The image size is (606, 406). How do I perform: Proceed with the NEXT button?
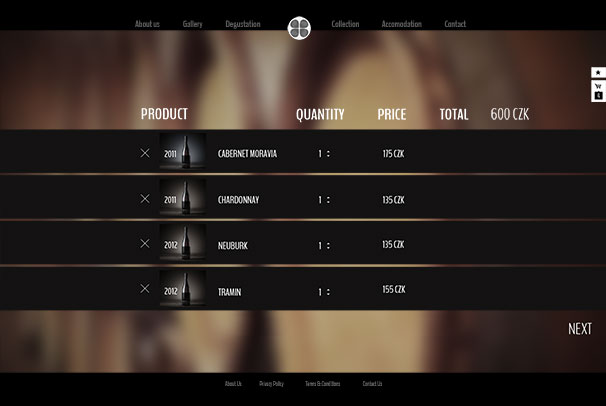coord(579,329)
